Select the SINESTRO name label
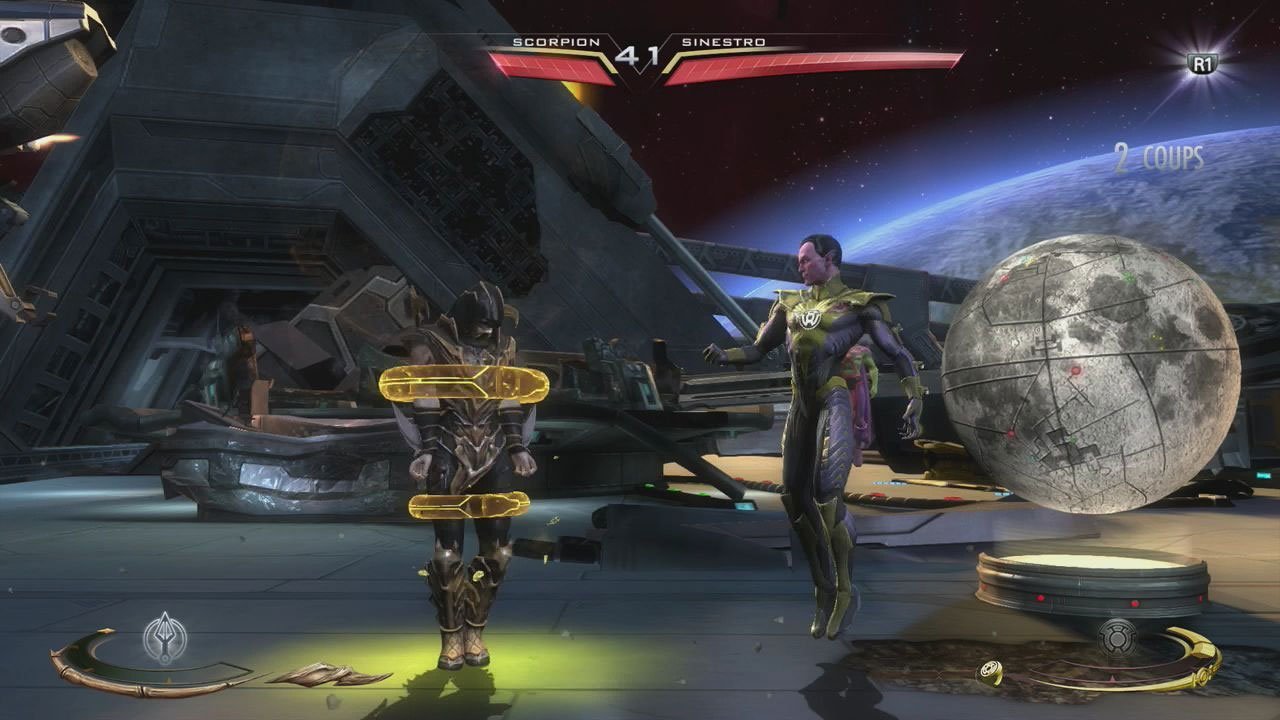 coord(729,43)
